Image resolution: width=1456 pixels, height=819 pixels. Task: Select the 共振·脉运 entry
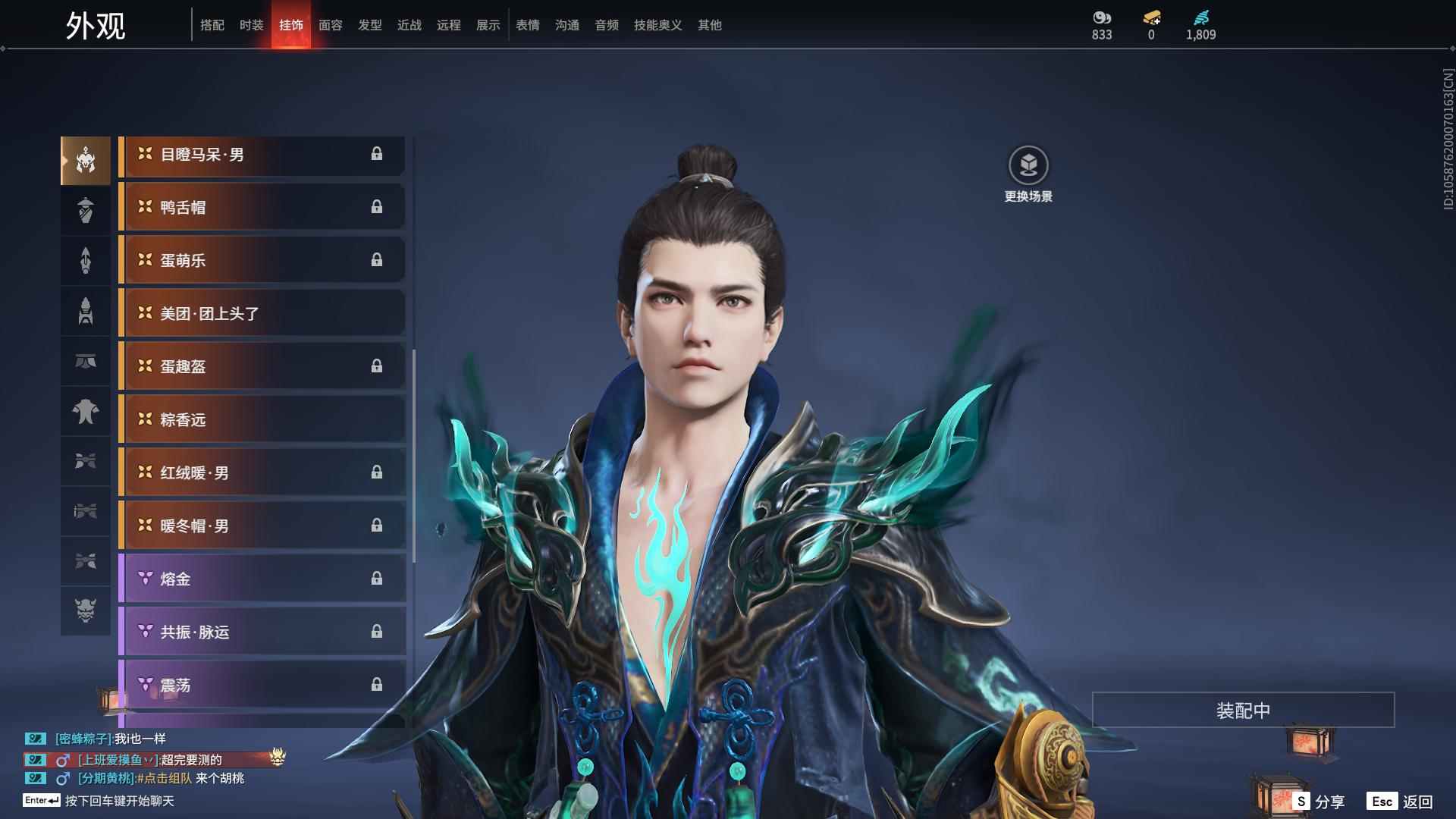[262, 632]
